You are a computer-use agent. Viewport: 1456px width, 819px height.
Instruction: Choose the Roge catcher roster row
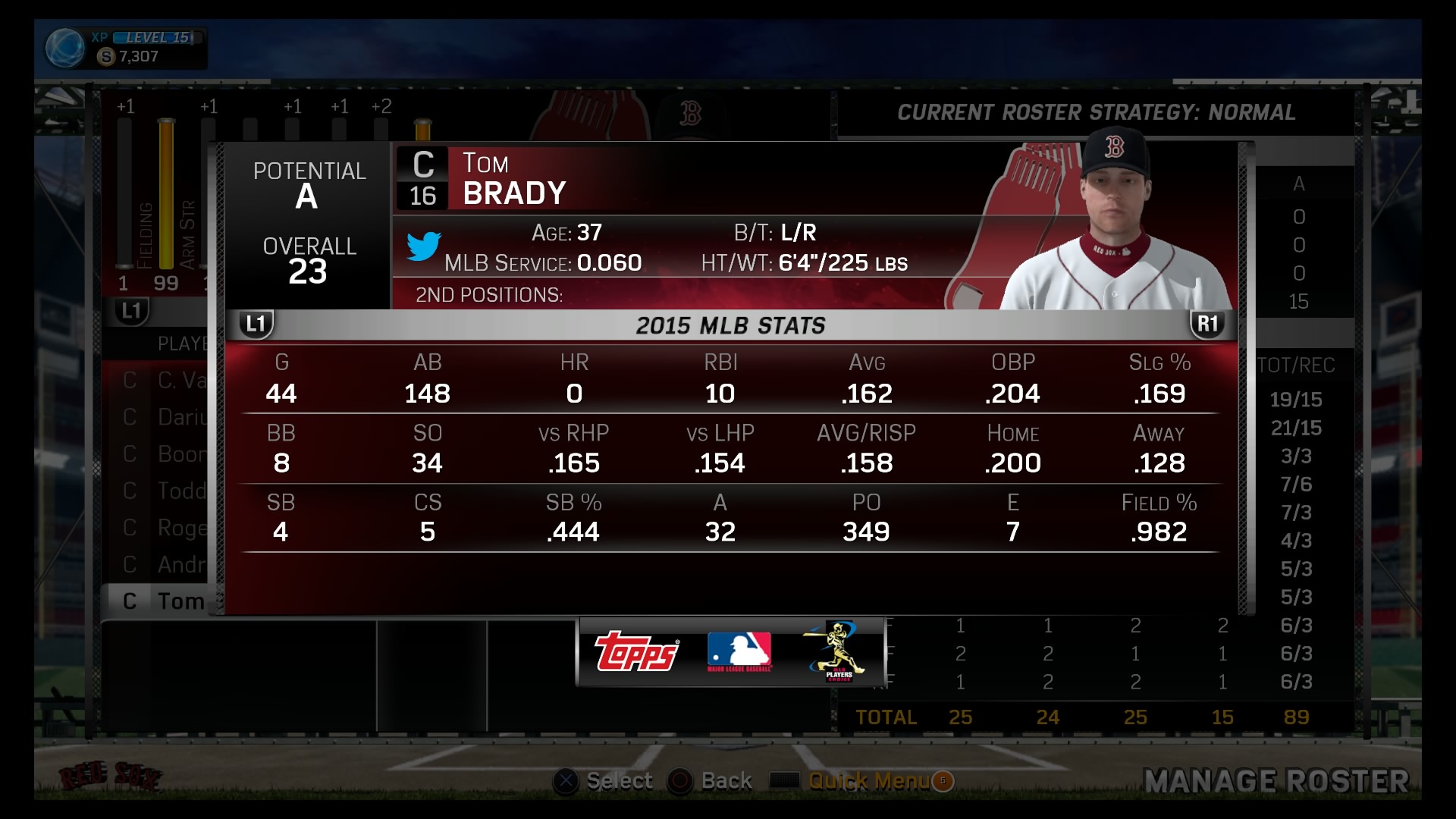tap(163, 527)
